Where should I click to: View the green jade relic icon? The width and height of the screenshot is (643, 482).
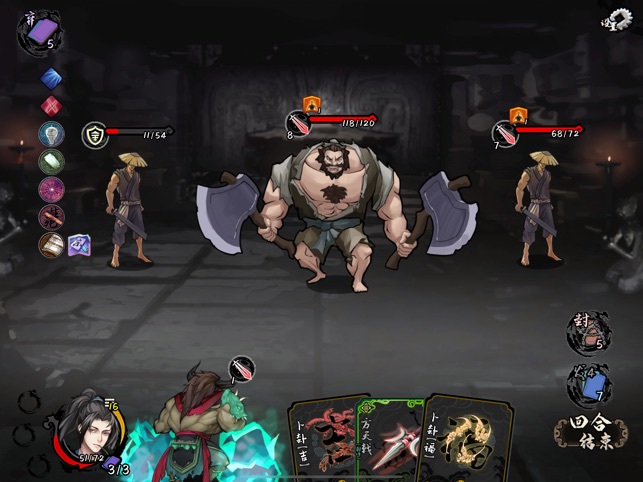coord(51,161)
